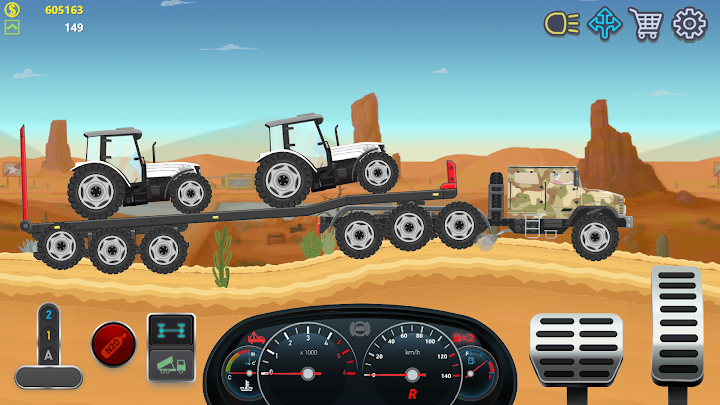
Task: Open the shopping cart store
Action: click(x=646, y=23)
